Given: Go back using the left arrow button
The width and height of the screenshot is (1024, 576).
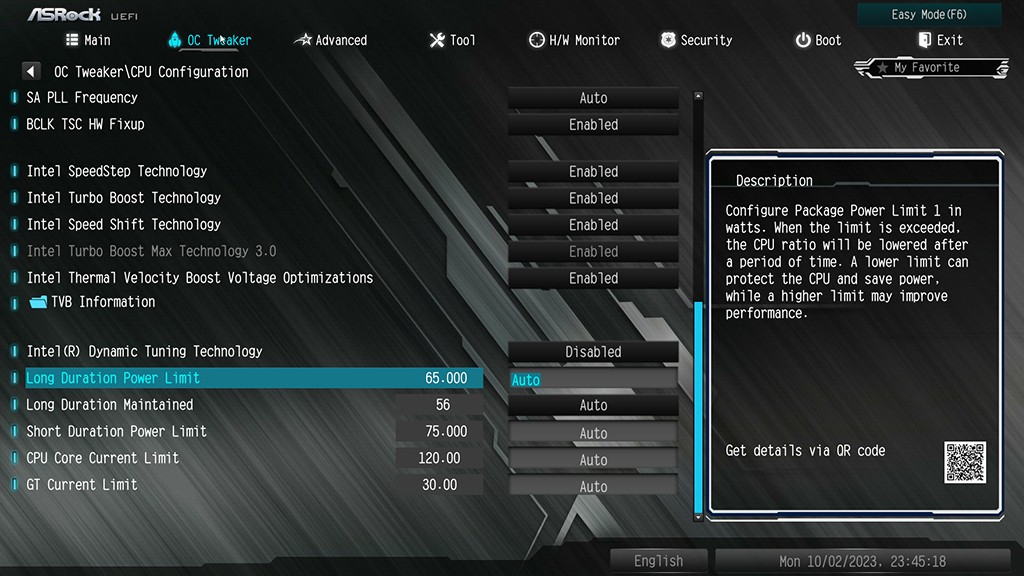Looking at the screenshot, I should pos(31,72).
